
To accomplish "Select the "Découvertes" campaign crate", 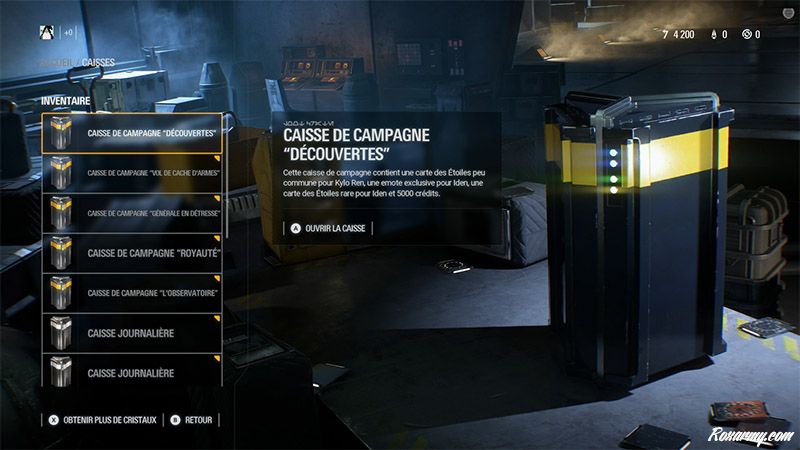I will coord(132,132).
